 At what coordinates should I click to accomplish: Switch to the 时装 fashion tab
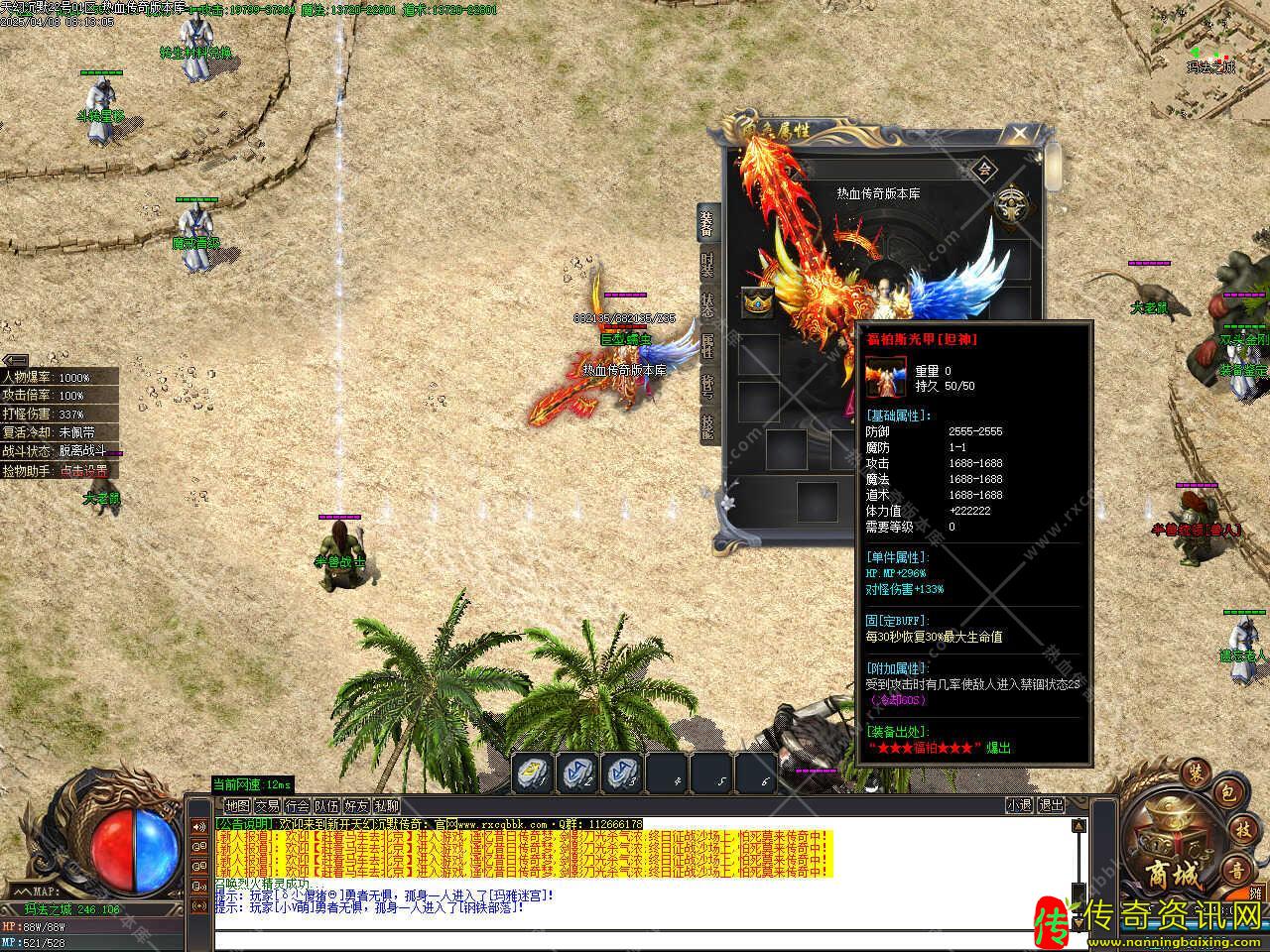click(x=707, y=267)
